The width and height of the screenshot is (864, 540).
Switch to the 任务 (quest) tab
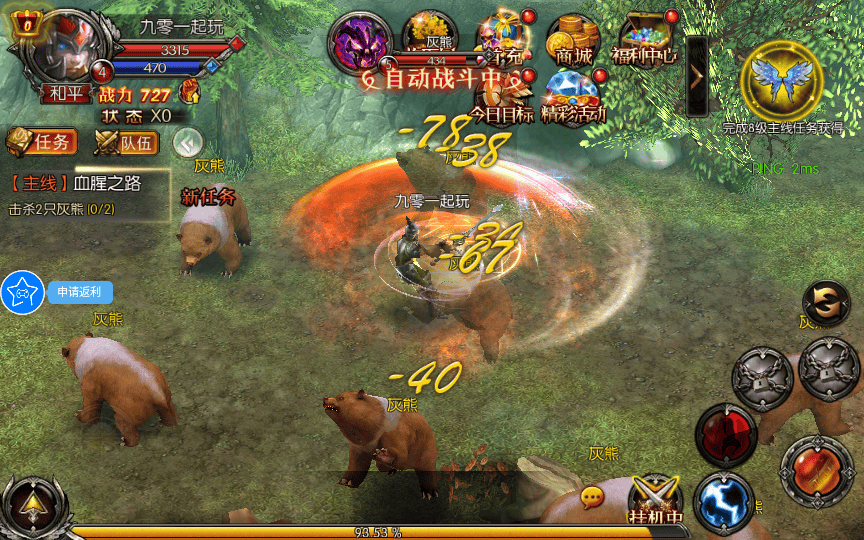tap(41, 142)
